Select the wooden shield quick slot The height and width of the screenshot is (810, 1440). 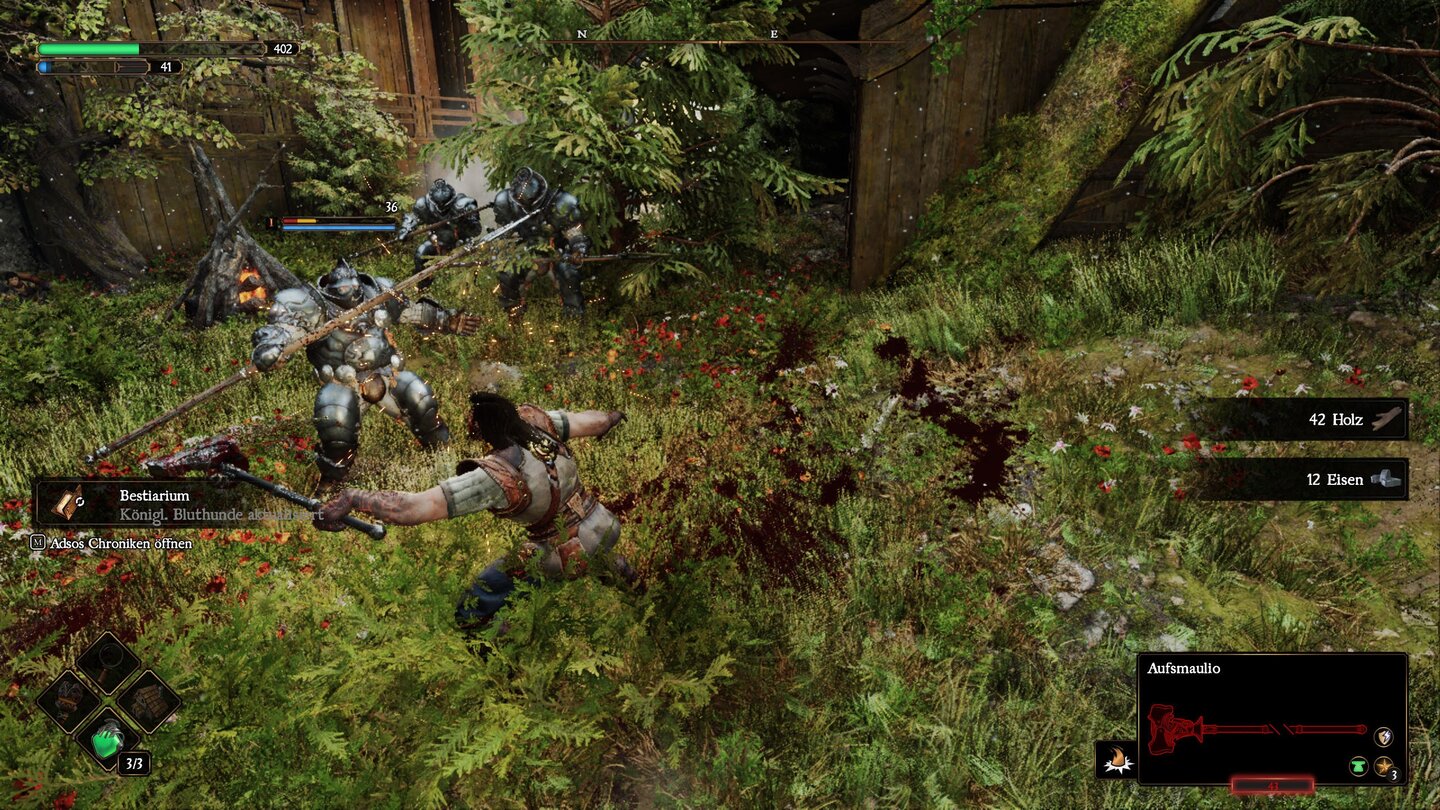point(148,700)
